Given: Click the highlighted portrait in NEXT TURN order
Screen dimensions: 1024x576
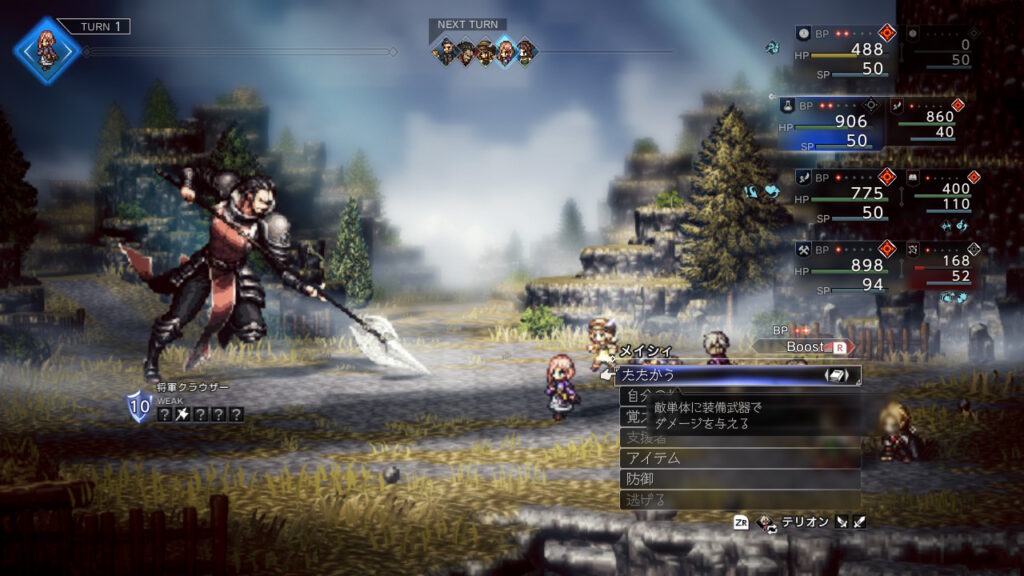Looking at the screenshot, I should pyautogui.click(x=506, y=51).
